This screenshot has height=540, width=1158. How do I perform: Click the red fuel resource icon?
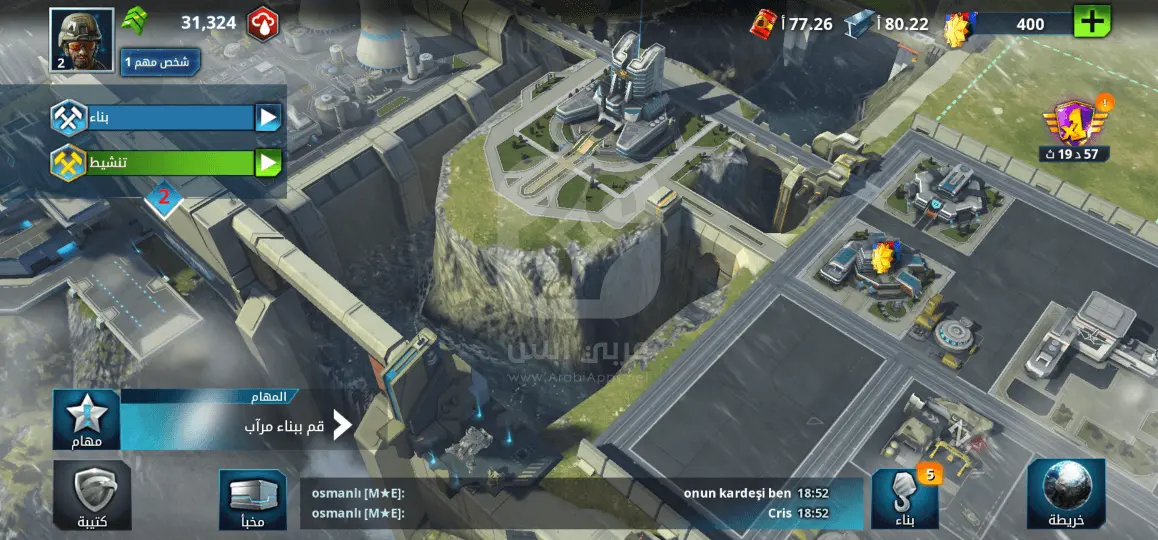click(764, 23)
